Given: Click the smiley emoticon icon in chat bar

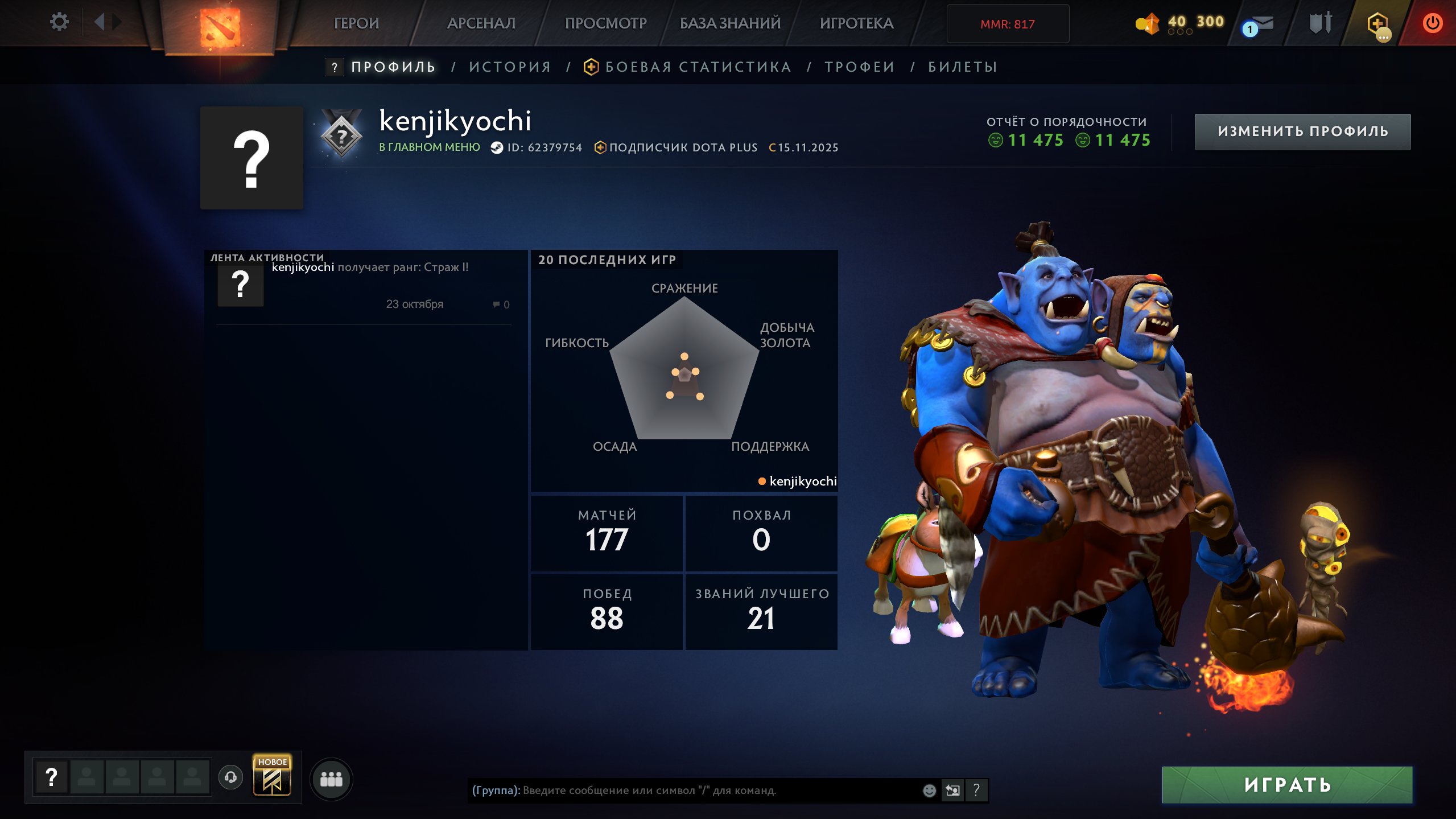Looking at the screenshot, I should [931, 791].
